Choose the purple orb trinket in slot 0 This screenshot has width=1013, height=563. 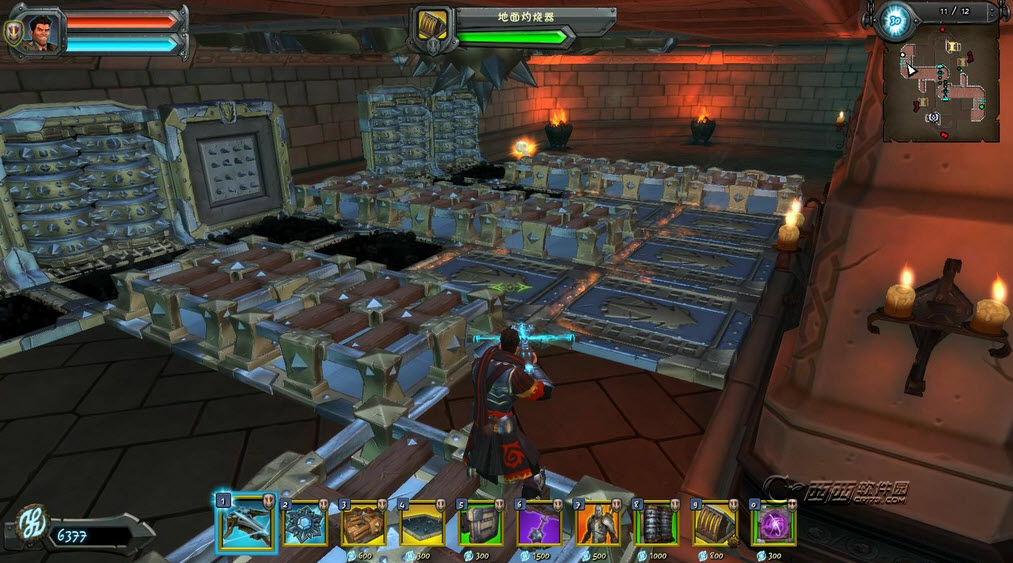tap(772, 524)
